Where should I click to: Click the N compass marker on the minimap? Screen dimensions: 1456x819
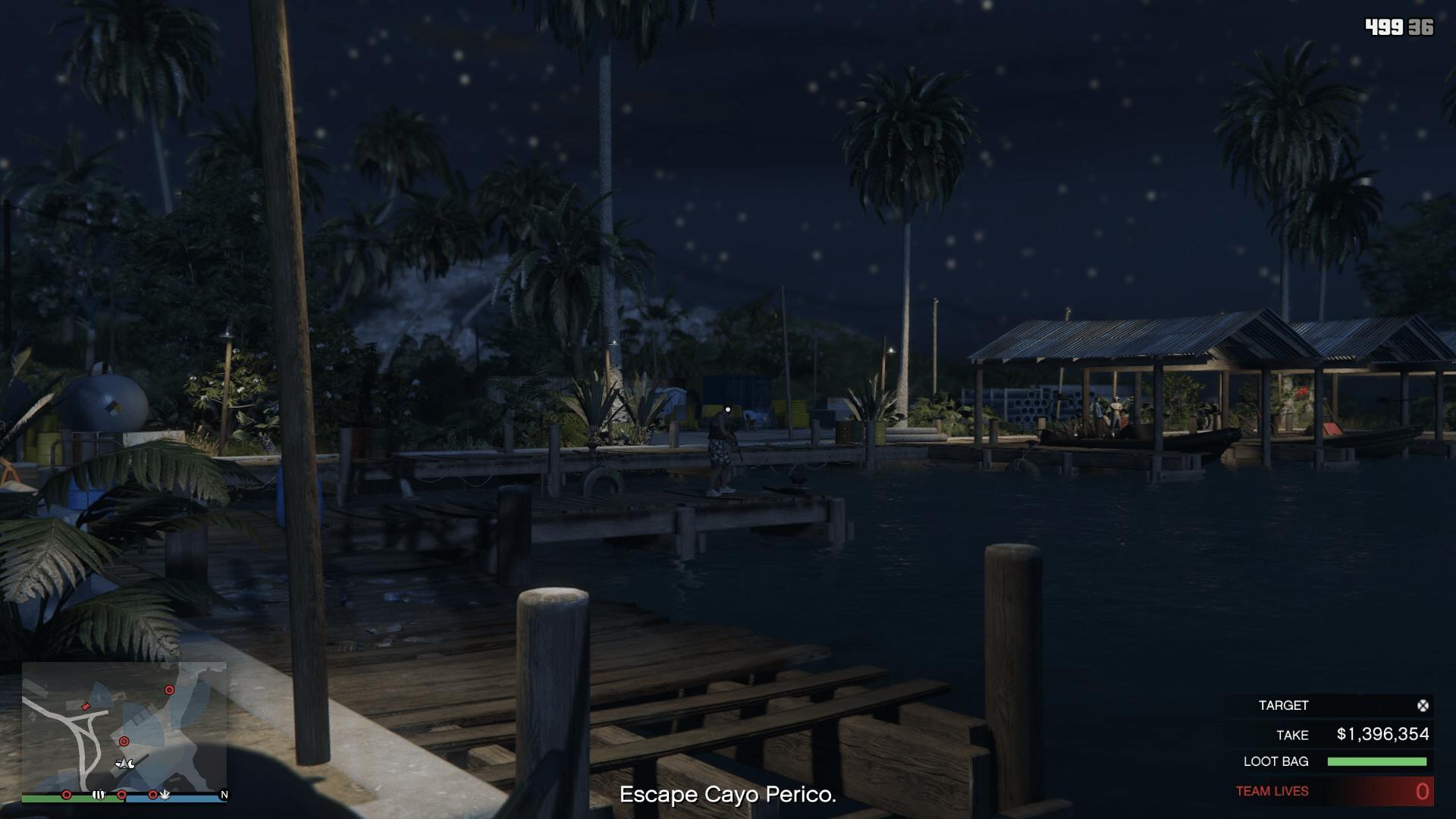point(224,795)
